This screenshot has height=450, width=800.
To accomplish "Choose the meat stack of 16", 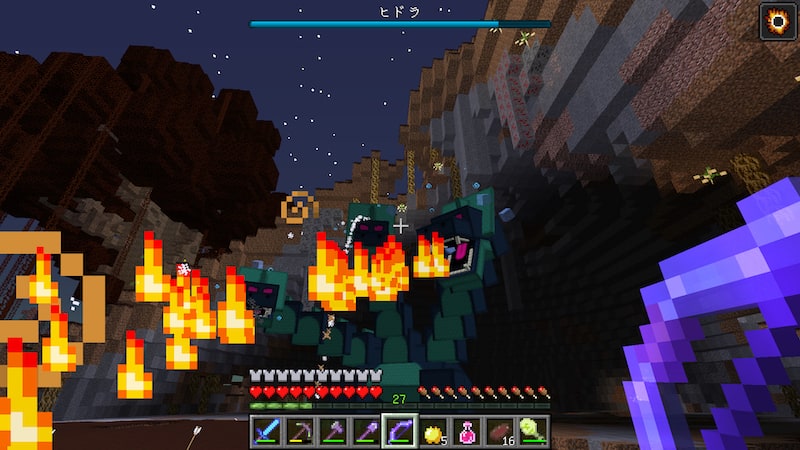I will [500, 431].
